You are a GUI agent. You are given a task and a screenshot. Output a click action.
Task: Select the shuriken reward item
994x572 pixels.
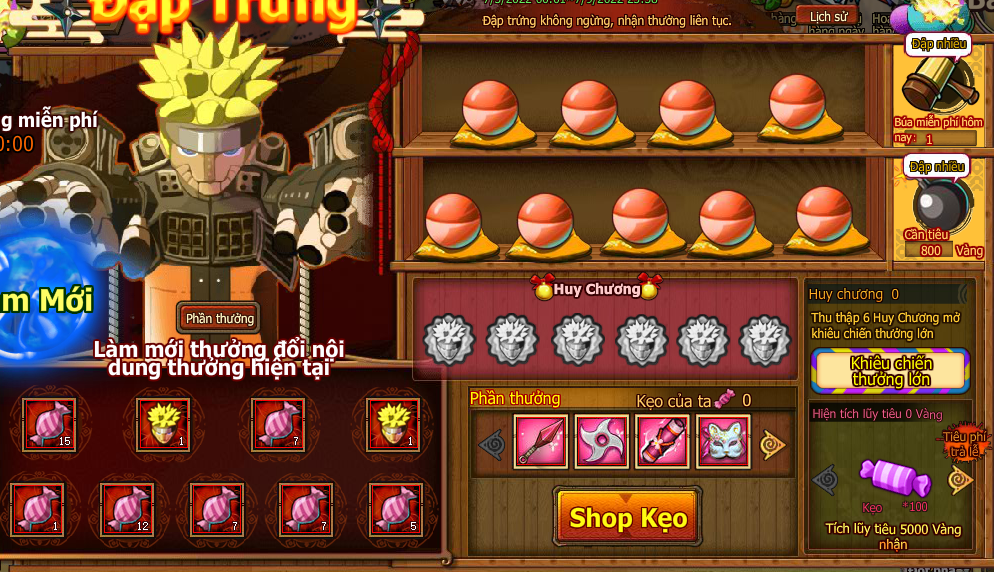pos(602,442)
